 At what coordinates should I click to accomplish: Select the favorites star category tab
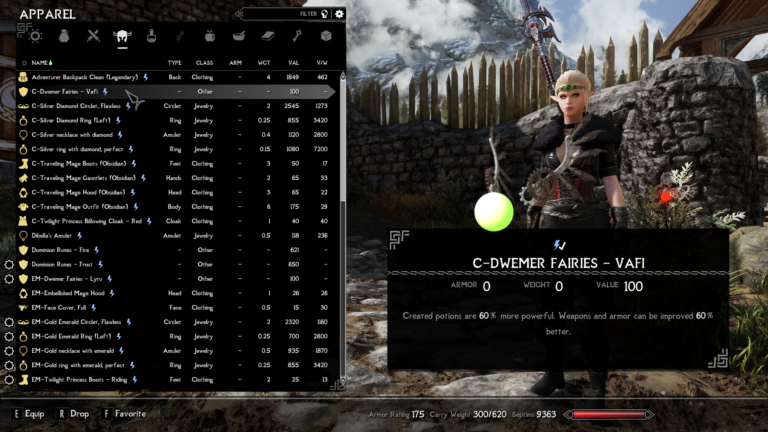pyautogui.click(x=35, y=36)
